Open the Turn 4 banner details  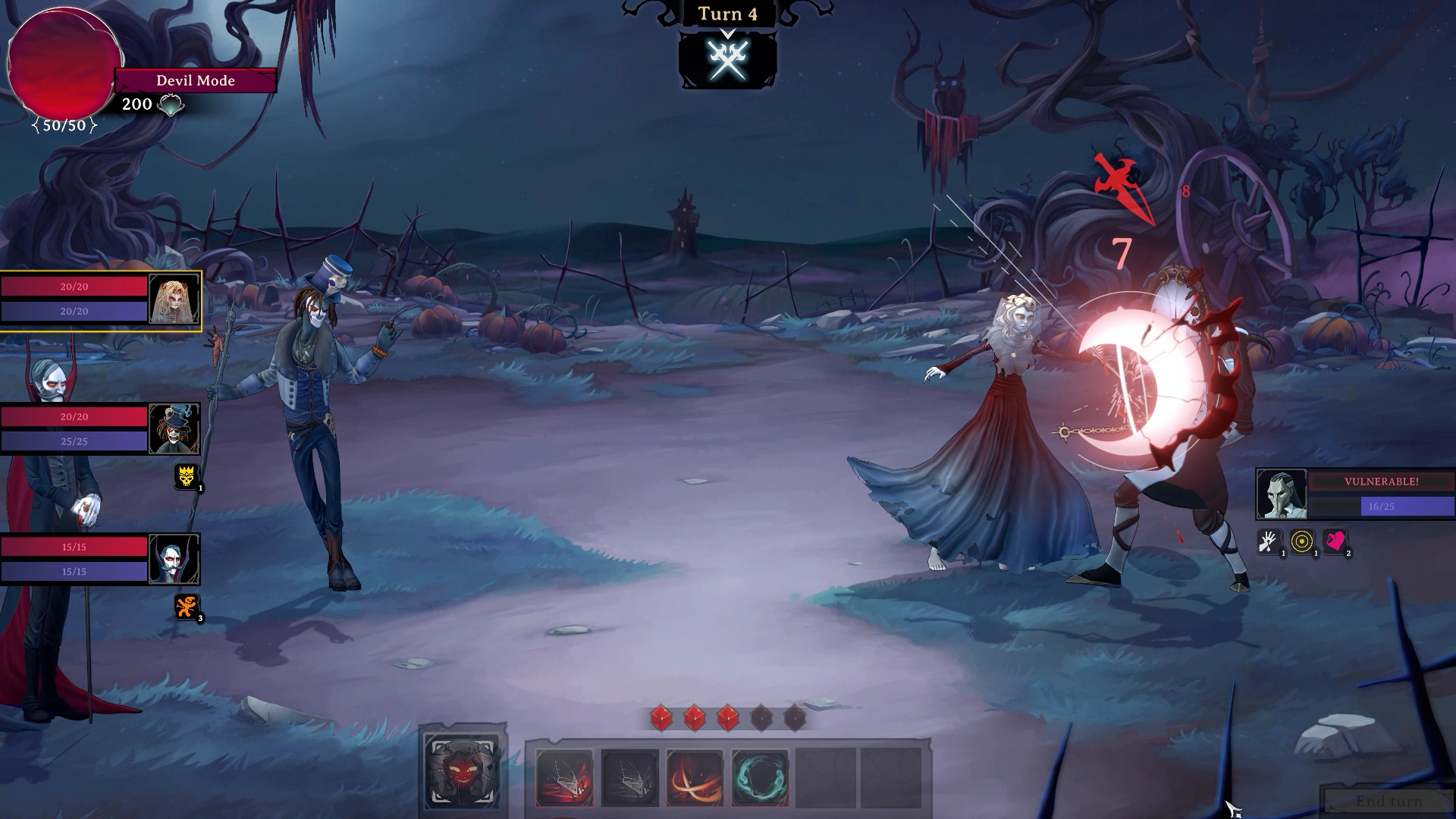tap(726, 14)
